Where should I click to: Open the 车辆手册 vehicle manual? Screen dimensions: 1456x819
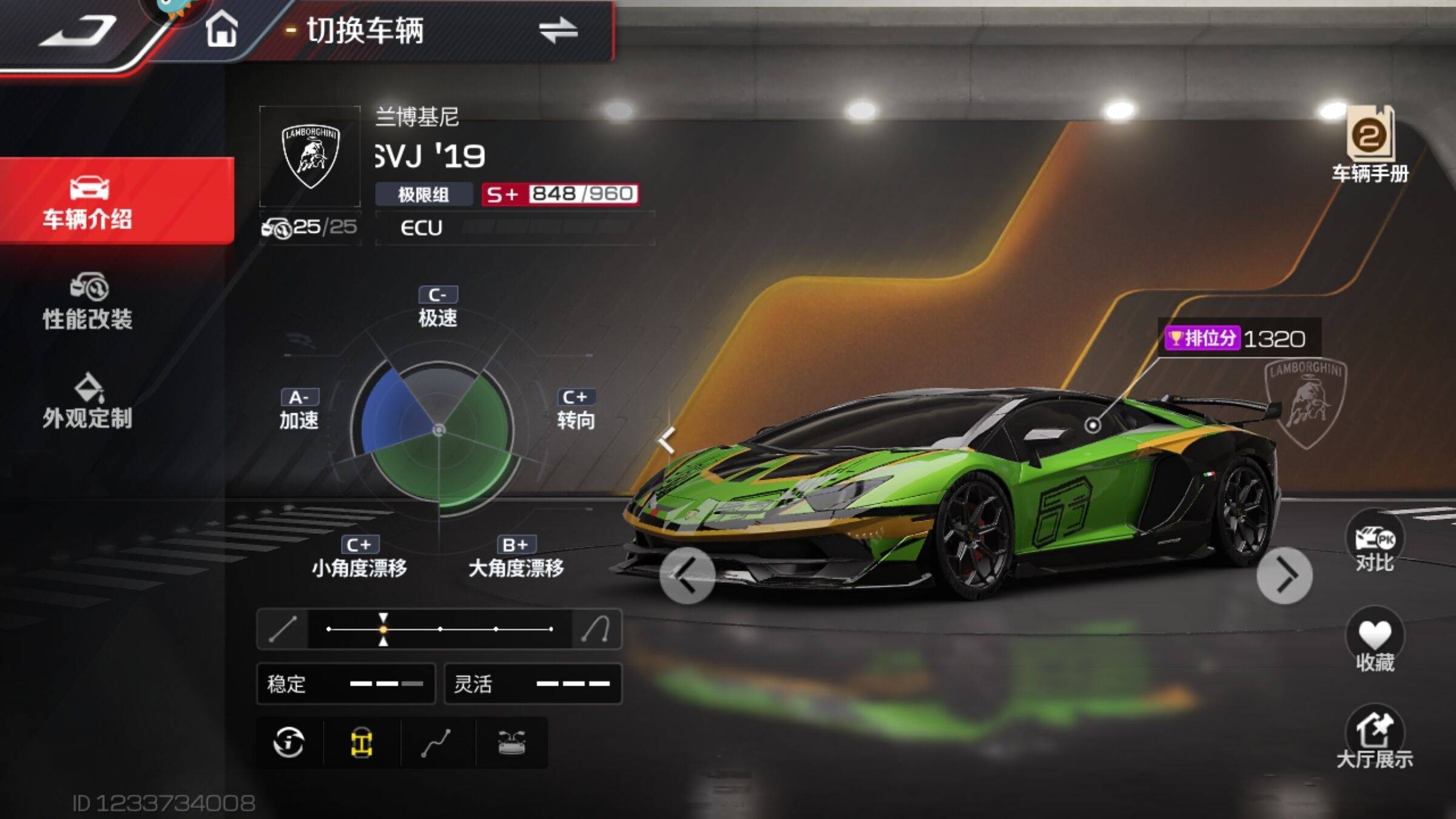pos(1370,146)
